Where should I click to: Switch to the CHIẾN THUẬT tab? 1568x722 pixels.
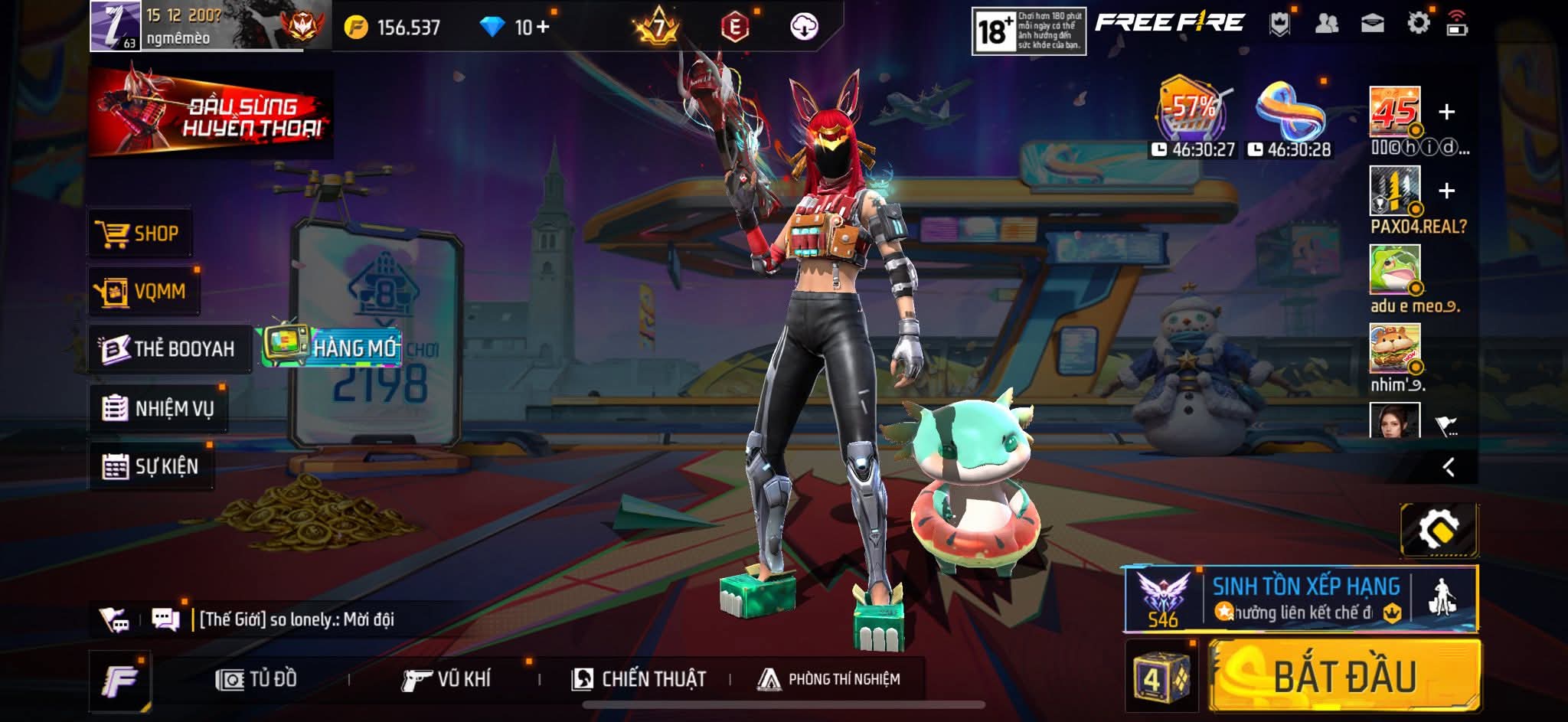coord(639,679)
